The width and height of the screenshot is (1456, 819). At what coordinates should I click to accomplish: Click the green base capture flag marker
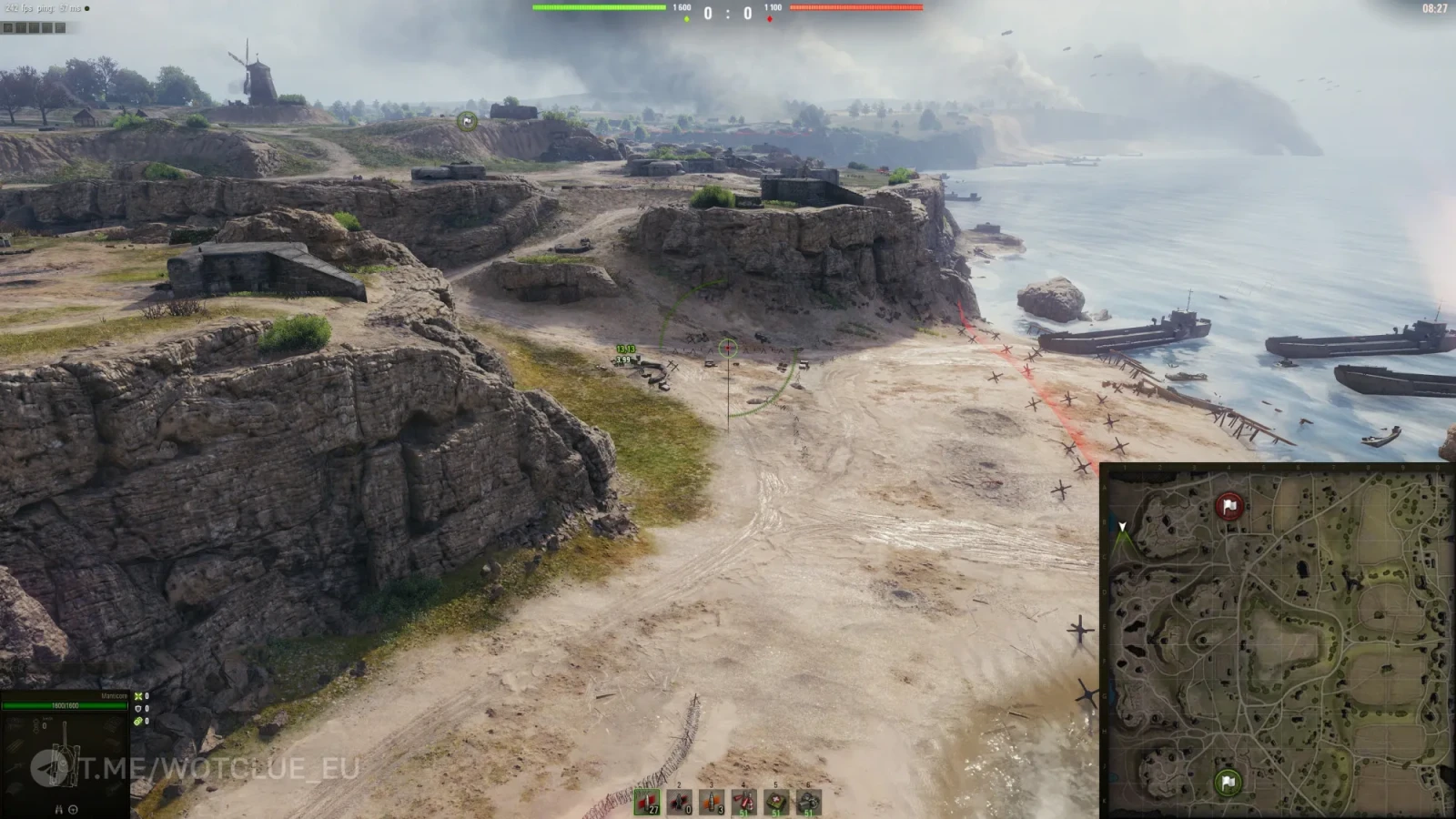(x=467, y=121)
